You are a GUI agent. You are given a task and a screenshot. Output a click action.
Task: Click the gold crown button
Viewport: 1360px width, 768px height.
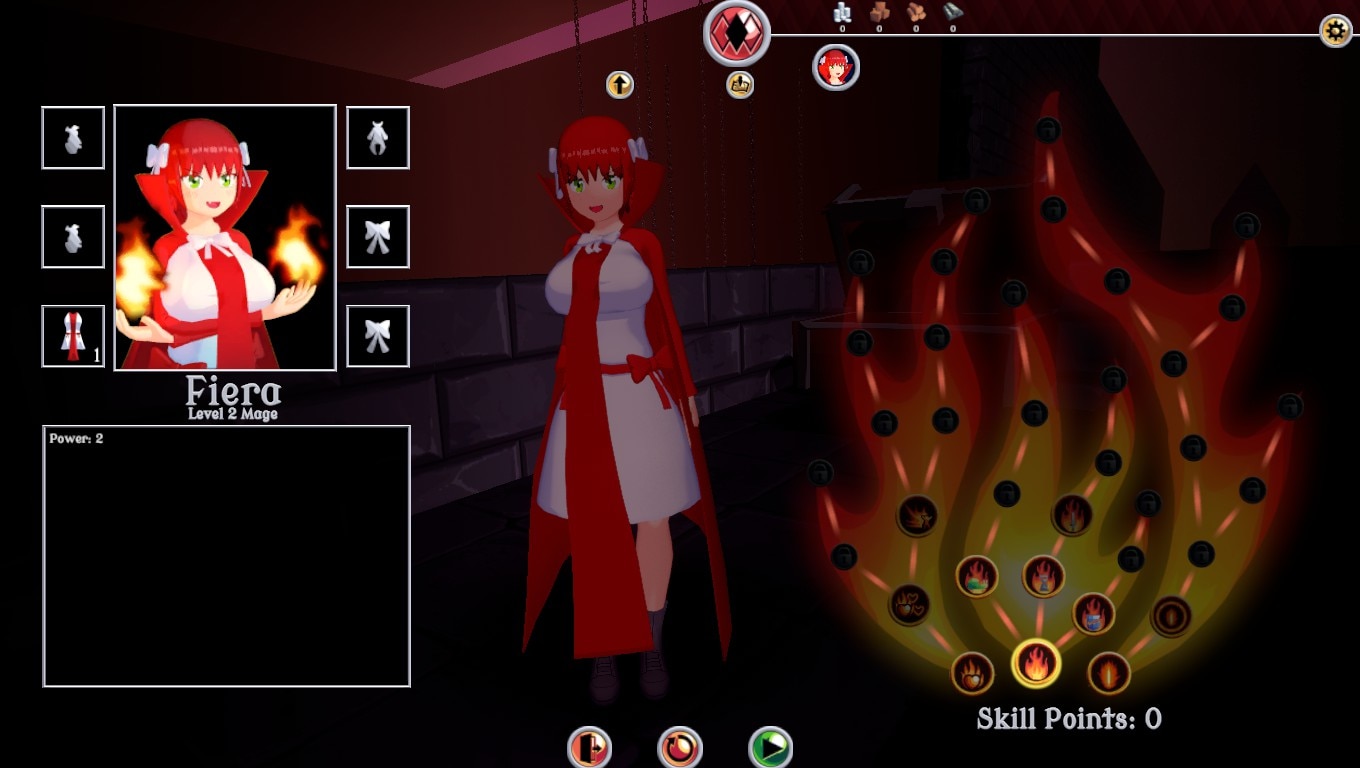point(740,85)
